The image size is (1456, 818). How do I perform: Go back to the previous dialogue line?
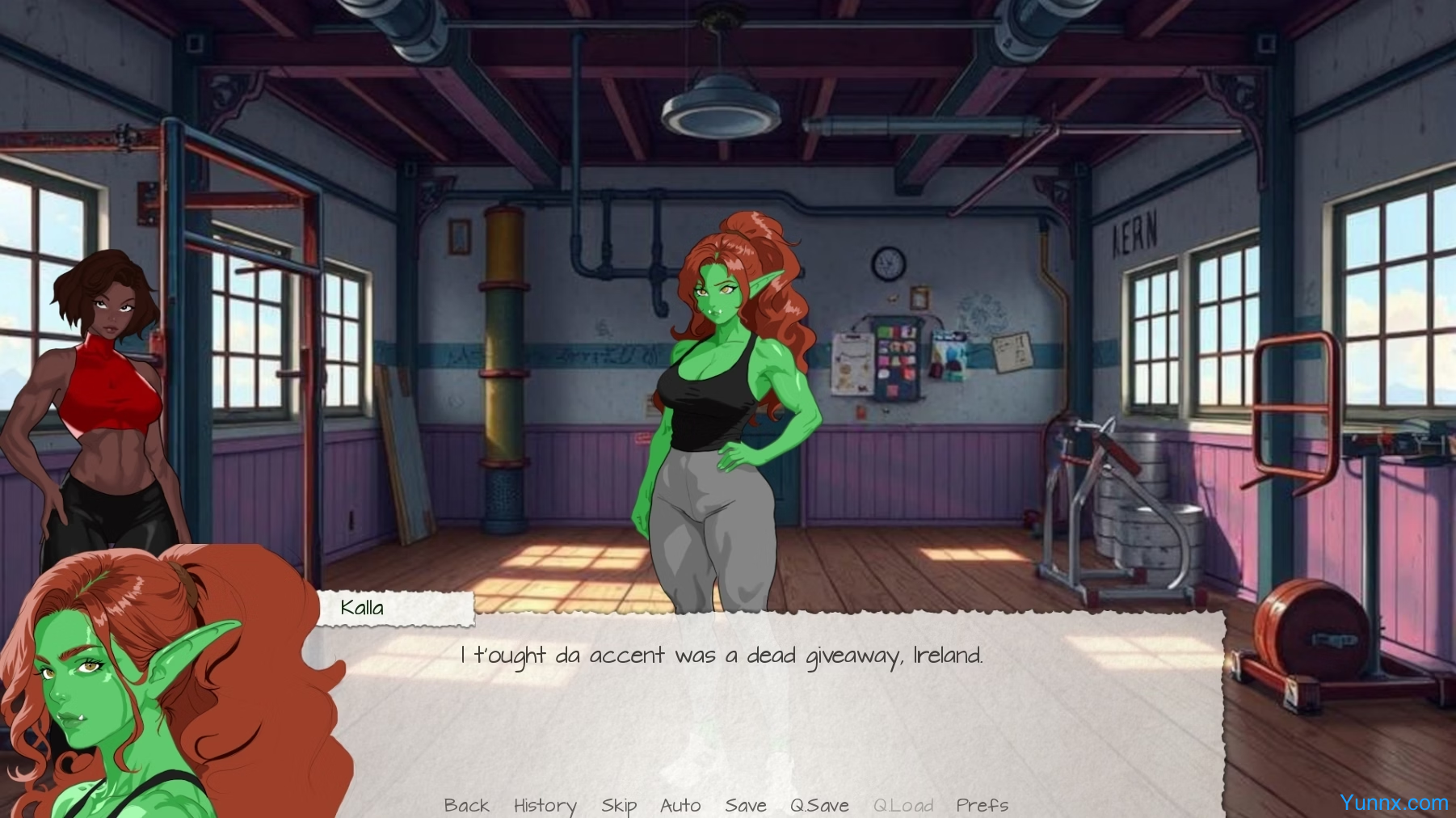(x=466, y=805)
